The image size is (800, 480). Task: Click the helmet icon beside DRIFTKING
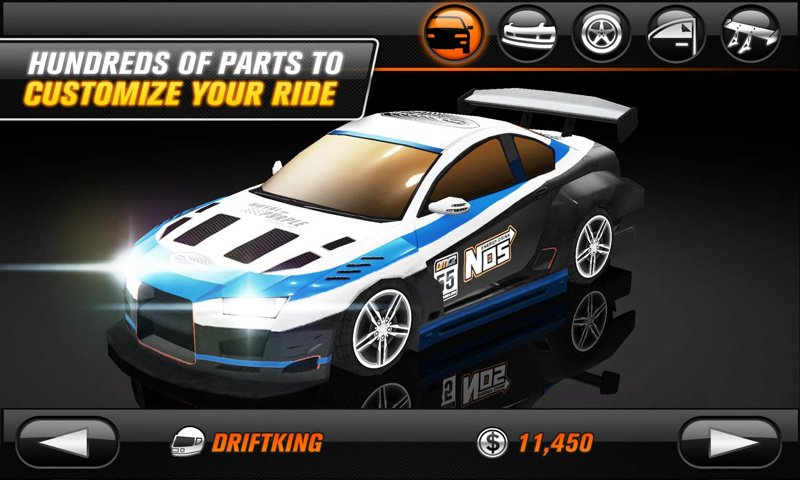[186, 441]
